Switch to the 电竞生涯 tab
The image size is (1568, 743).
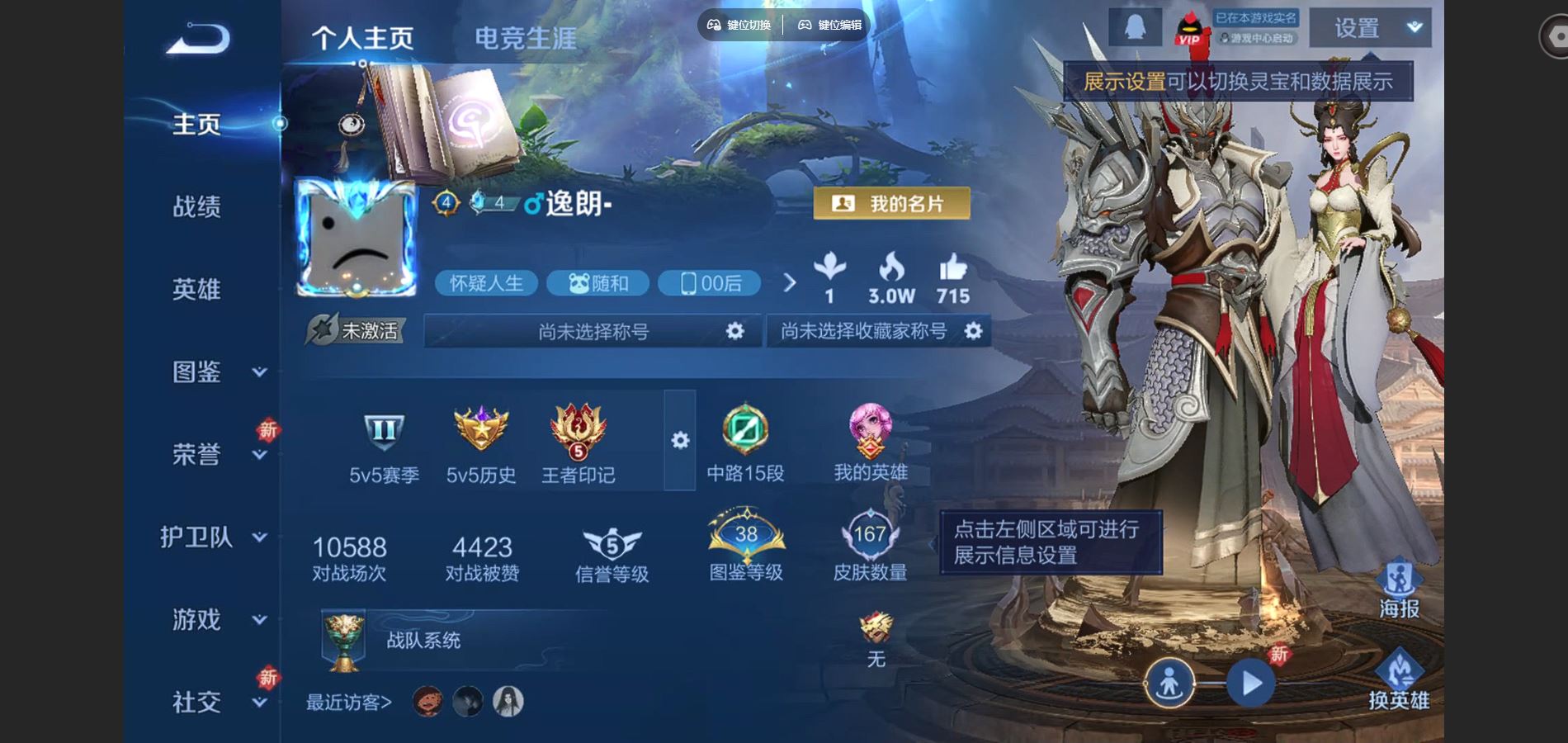click(x=525, y=38)
